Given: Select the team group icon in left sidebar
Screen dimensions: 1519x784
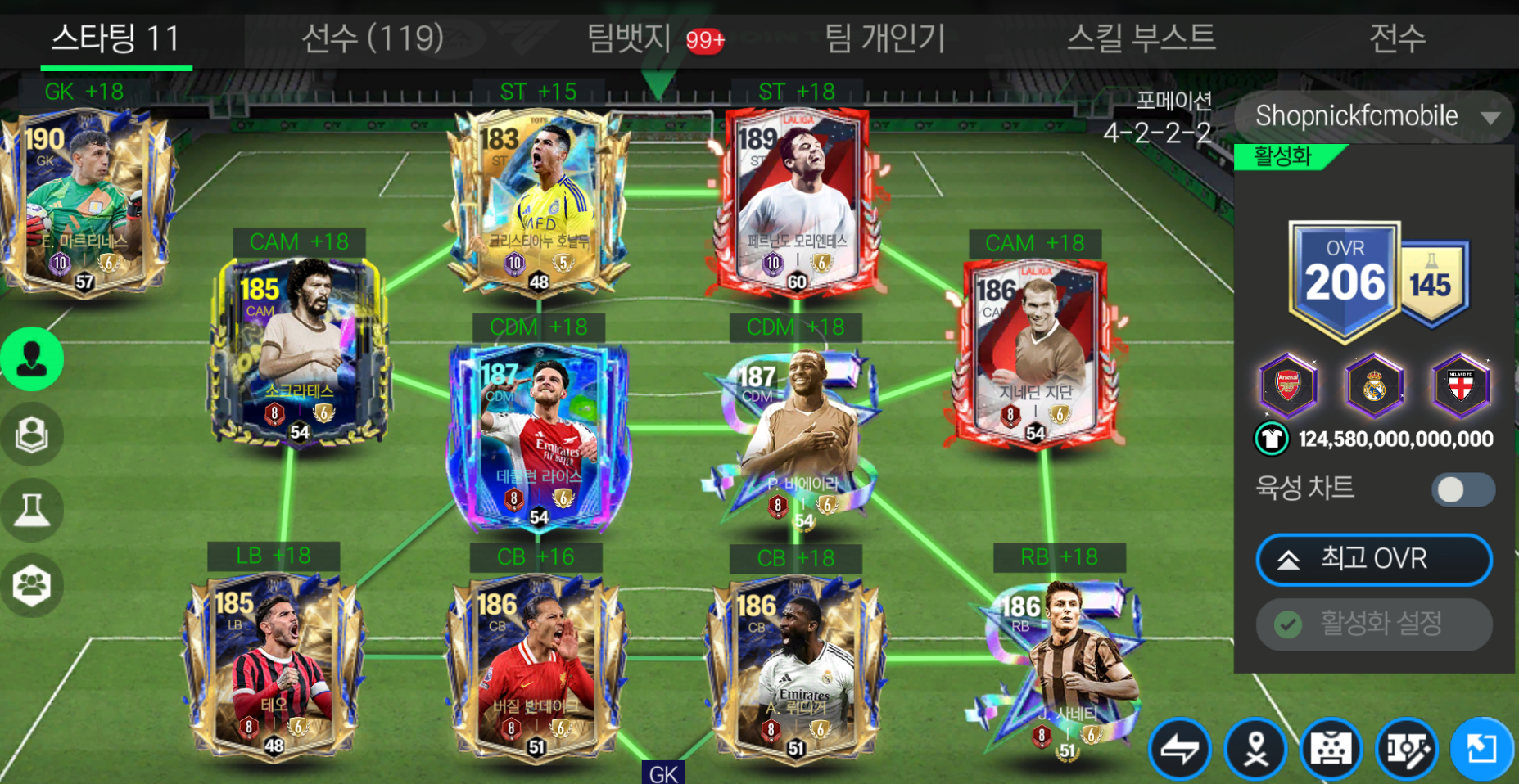Looking at the screenshot, I should pyautogui.click(x=32, y=584).
